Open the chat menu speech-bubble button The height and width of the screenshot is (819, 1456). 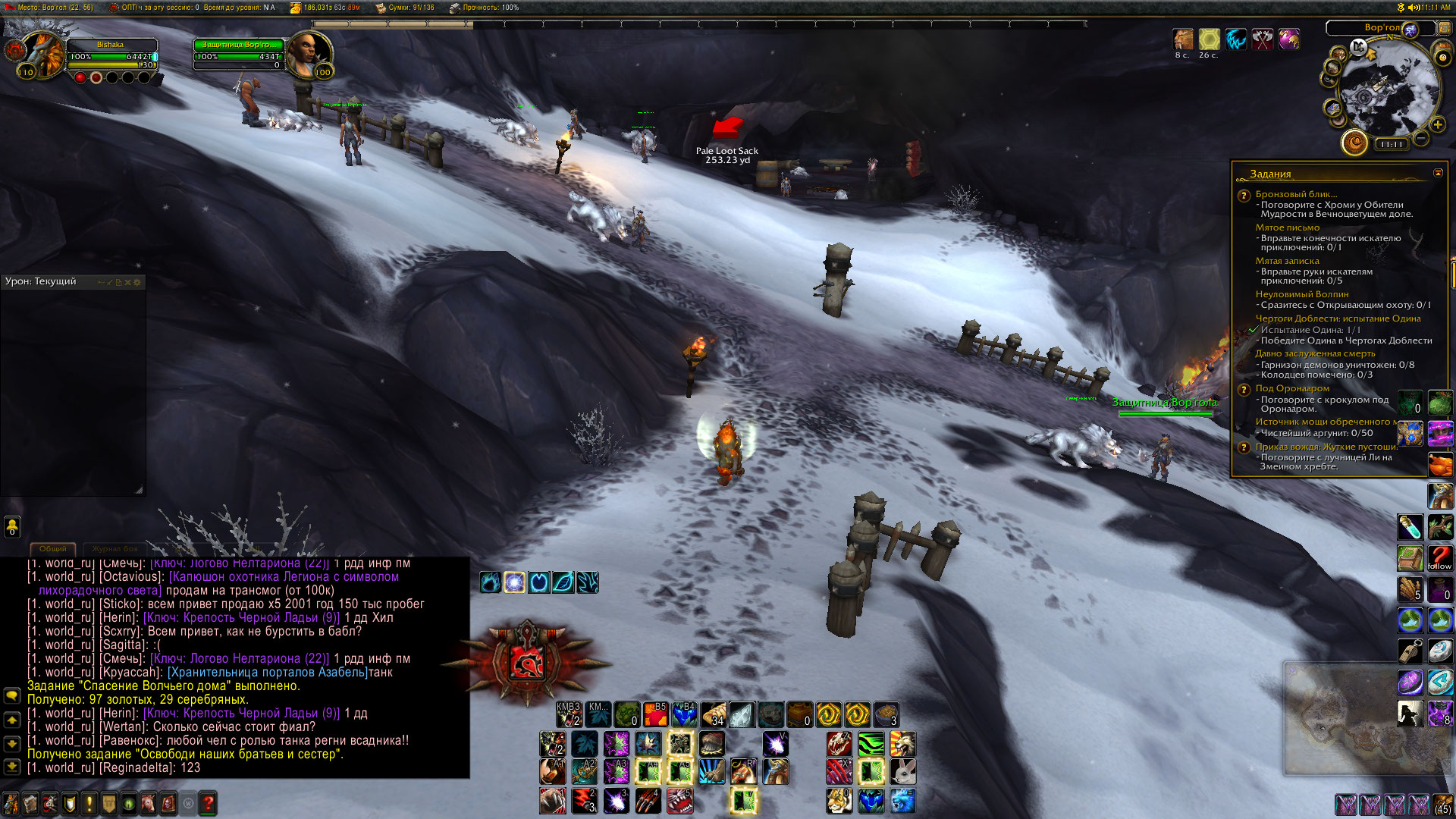point(12,695)
